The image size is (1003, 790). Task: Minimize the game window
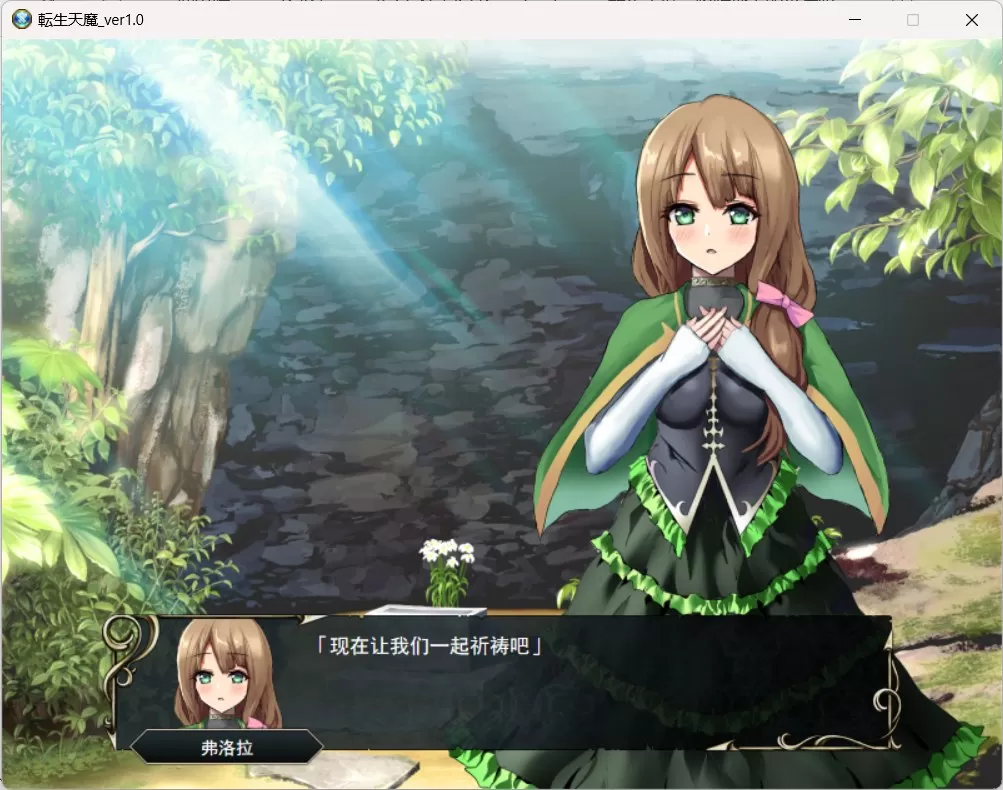point(855,20)
